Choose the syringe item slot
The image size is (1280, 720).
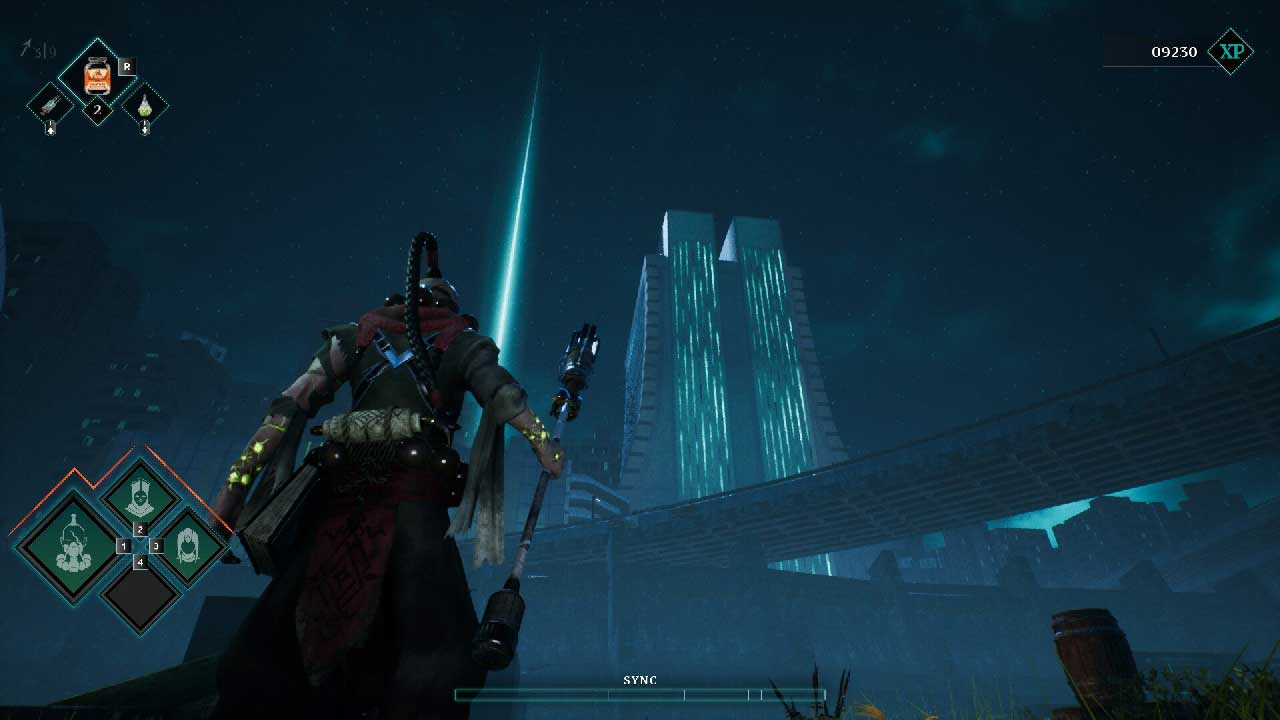pos(50,104)
